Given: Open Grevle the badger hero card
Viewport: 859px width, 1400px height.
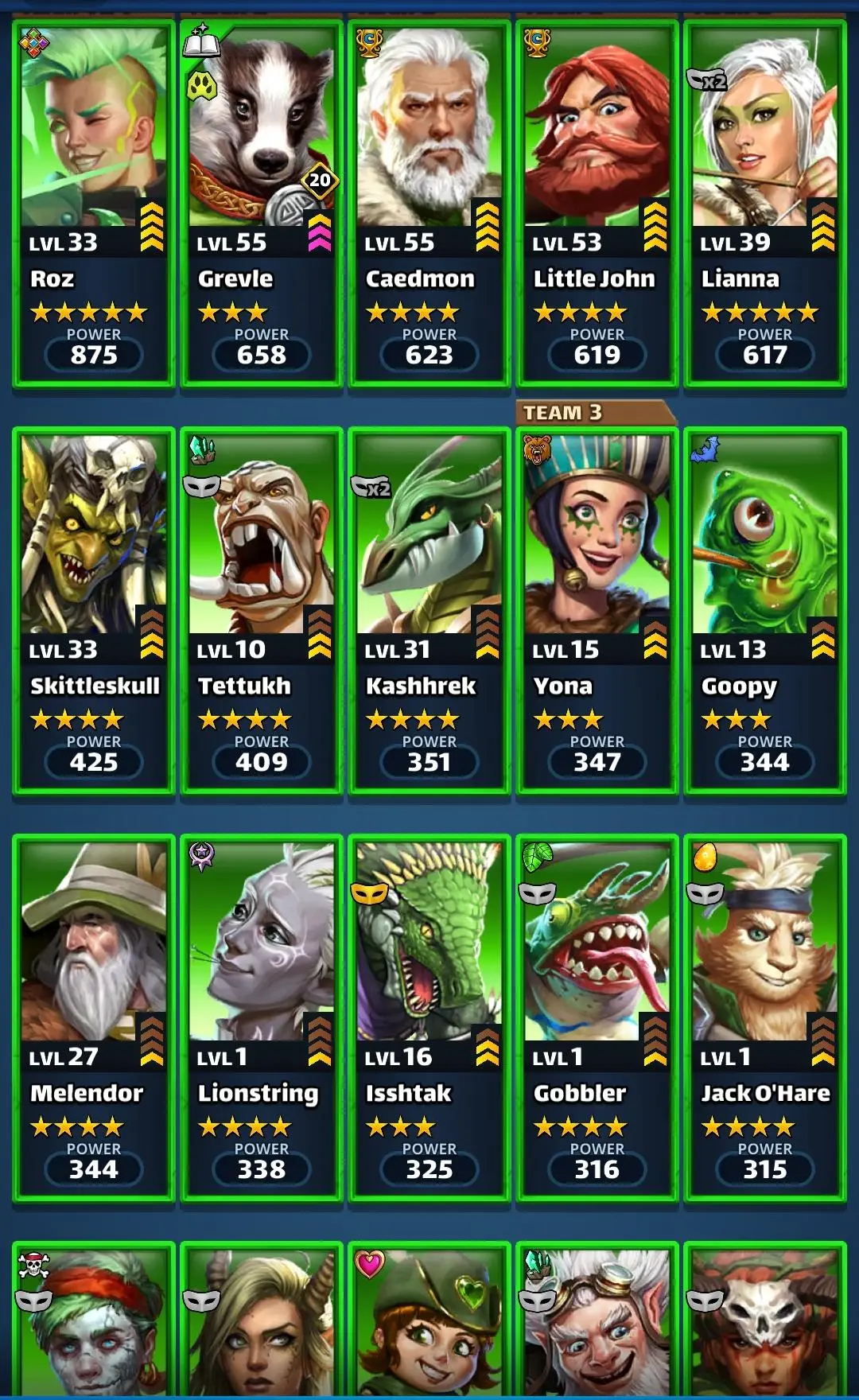Looking at the screenshot, I should click(262, 204).
